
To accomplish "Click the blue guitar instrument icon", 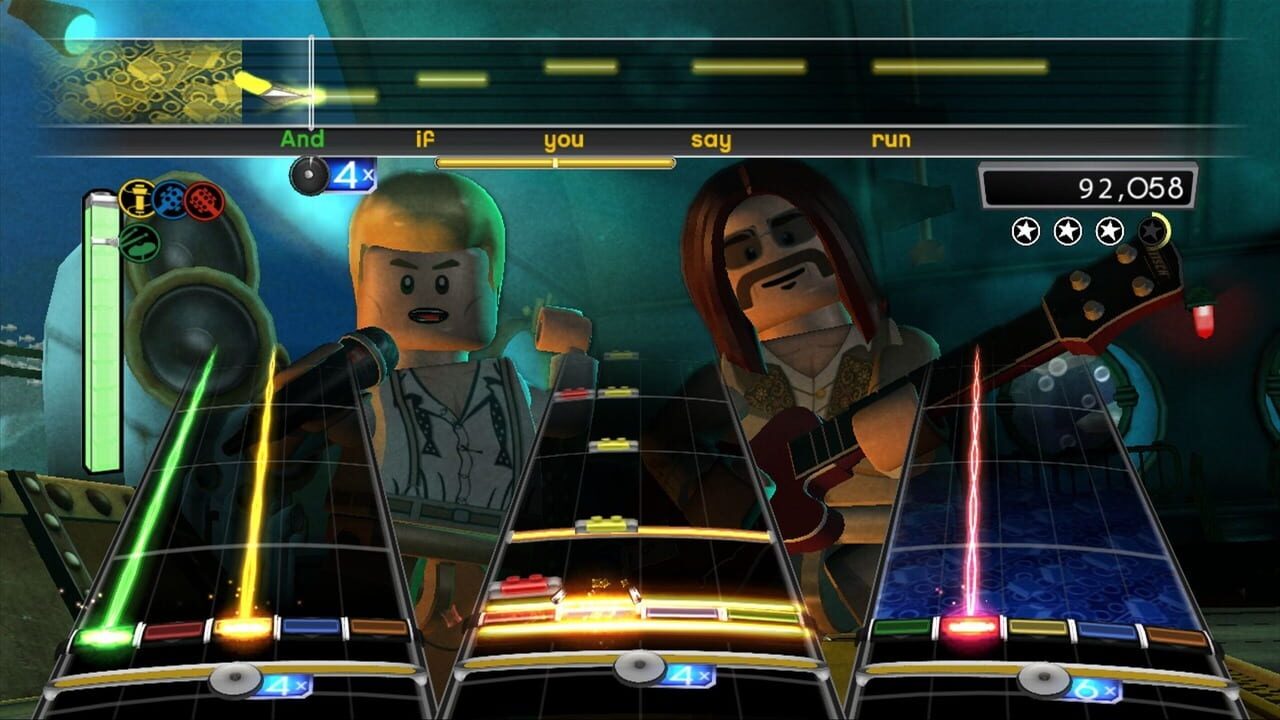I will (x=170, y=198).
